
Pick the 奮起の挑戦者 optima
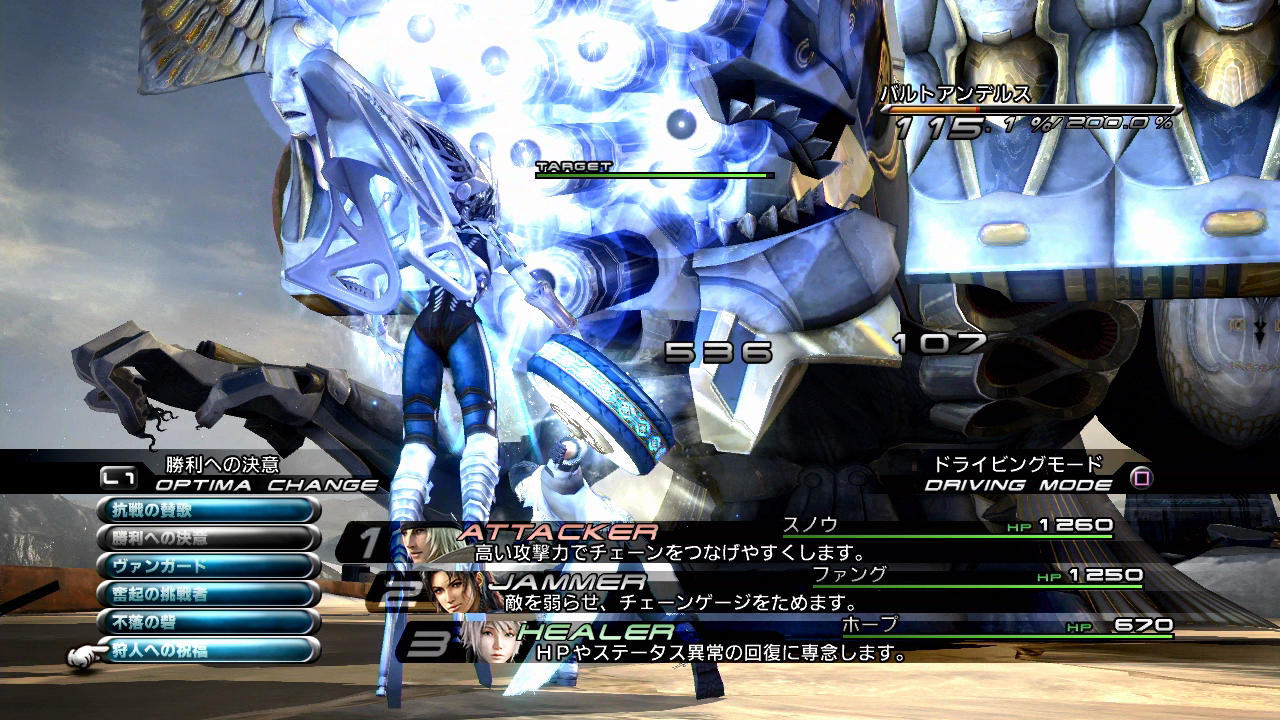tap(208, 594)
